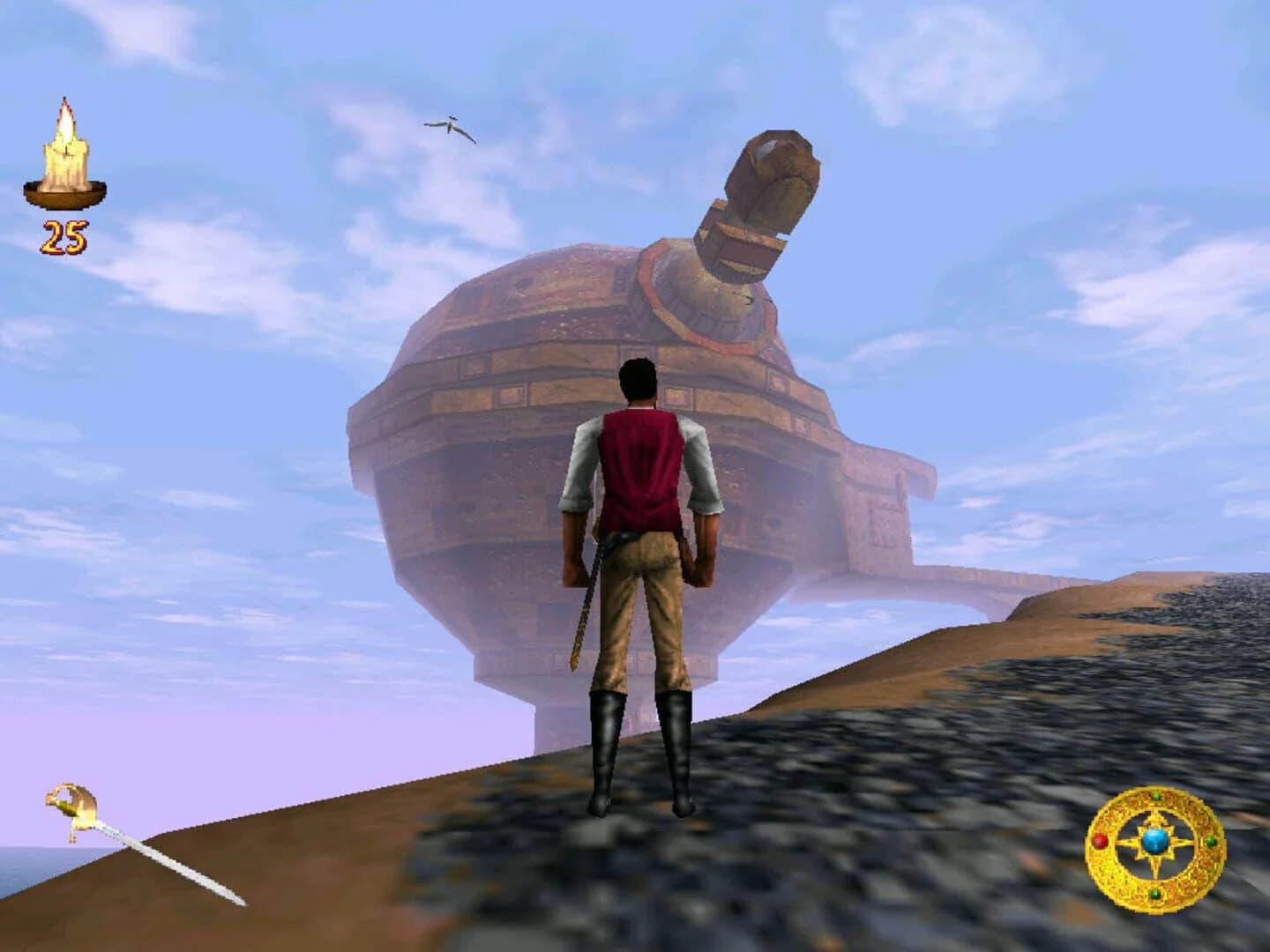Click the right-side green gem marker
This screenshot has width=1270, height=952.
[x=1211, y=843]
